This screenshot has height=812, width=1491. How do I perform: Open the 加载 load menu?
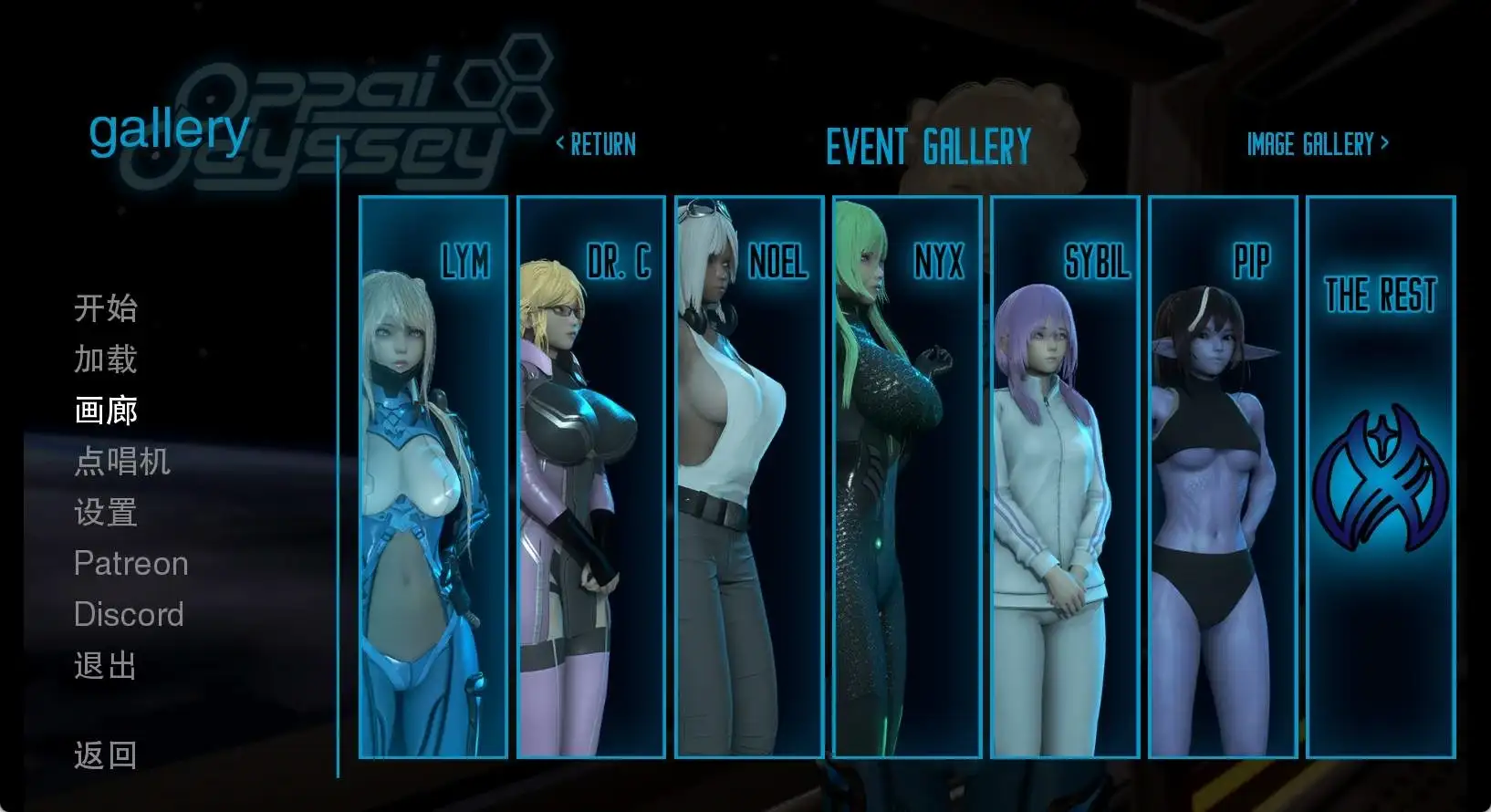(106, 359)
